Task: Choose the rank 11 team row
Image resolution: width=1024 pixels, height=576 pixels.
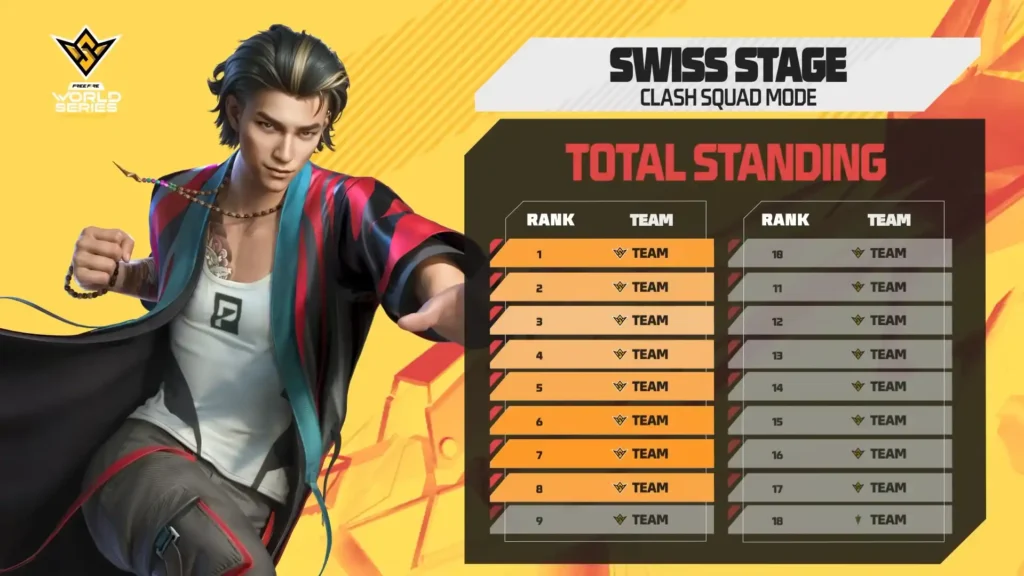Action: [x=841, y=287]
